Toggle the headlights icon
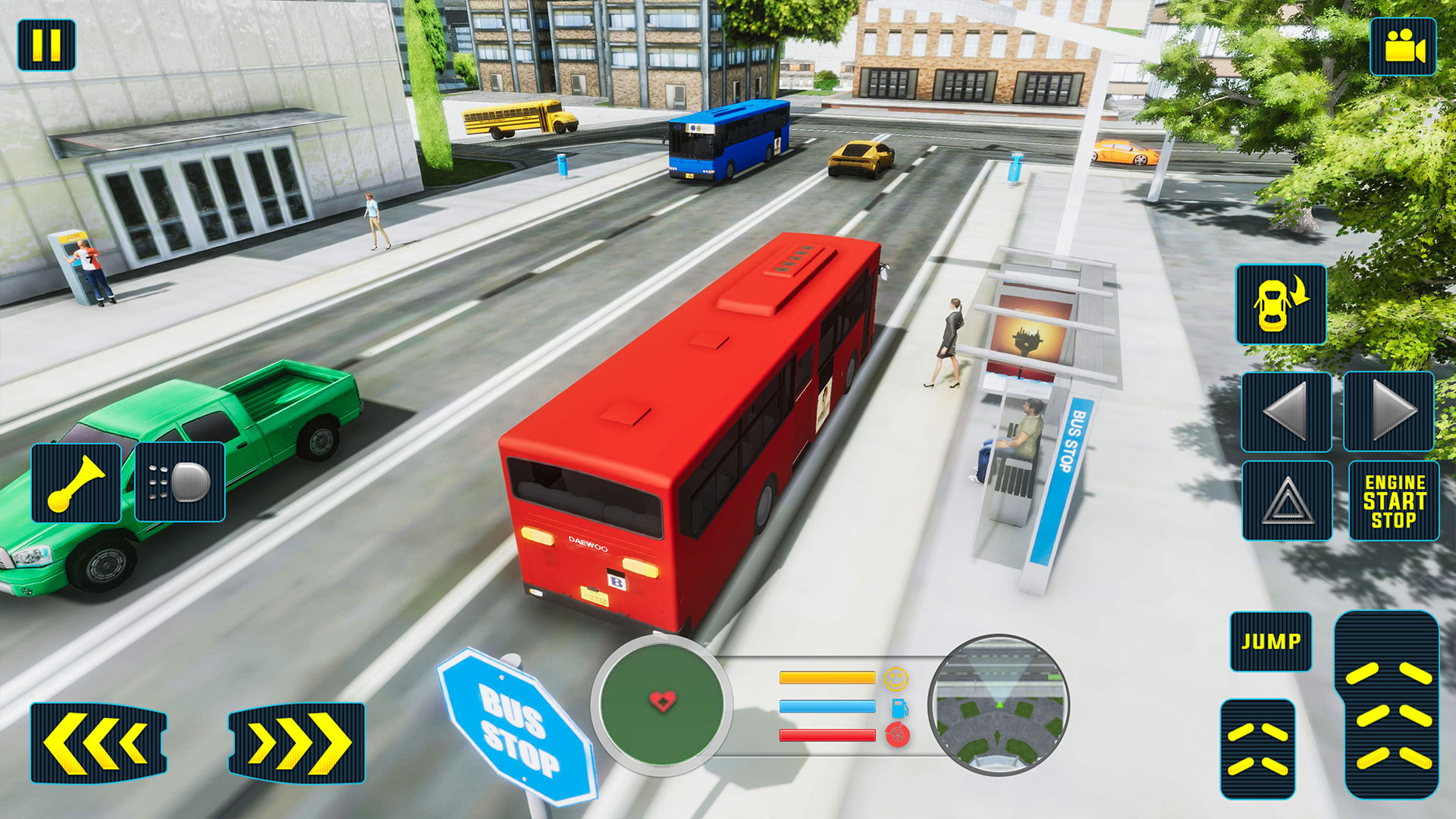 coord(180,482)
